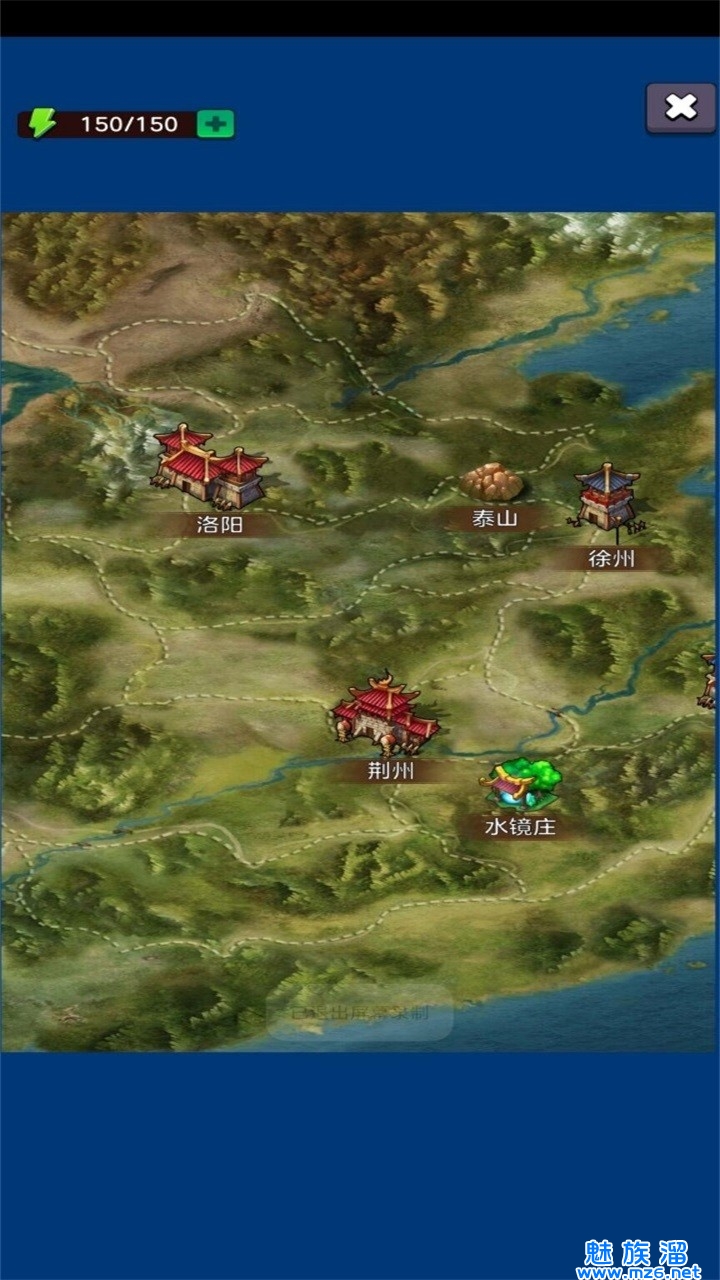The image size is (720, 1280).
Task: Choose the 泰山 mountain location
Action: [x=492, y=483]
